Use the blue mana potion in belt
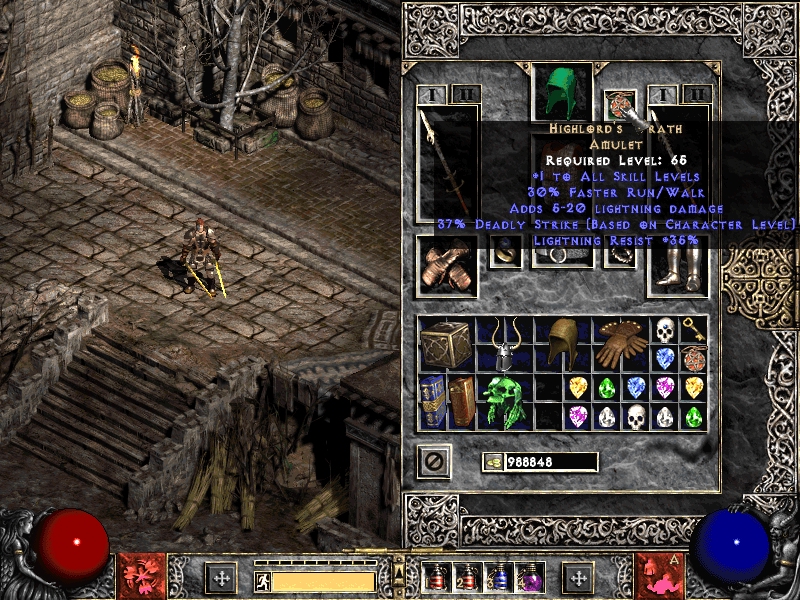The image size is (800, 600). (x=497, y=578)
